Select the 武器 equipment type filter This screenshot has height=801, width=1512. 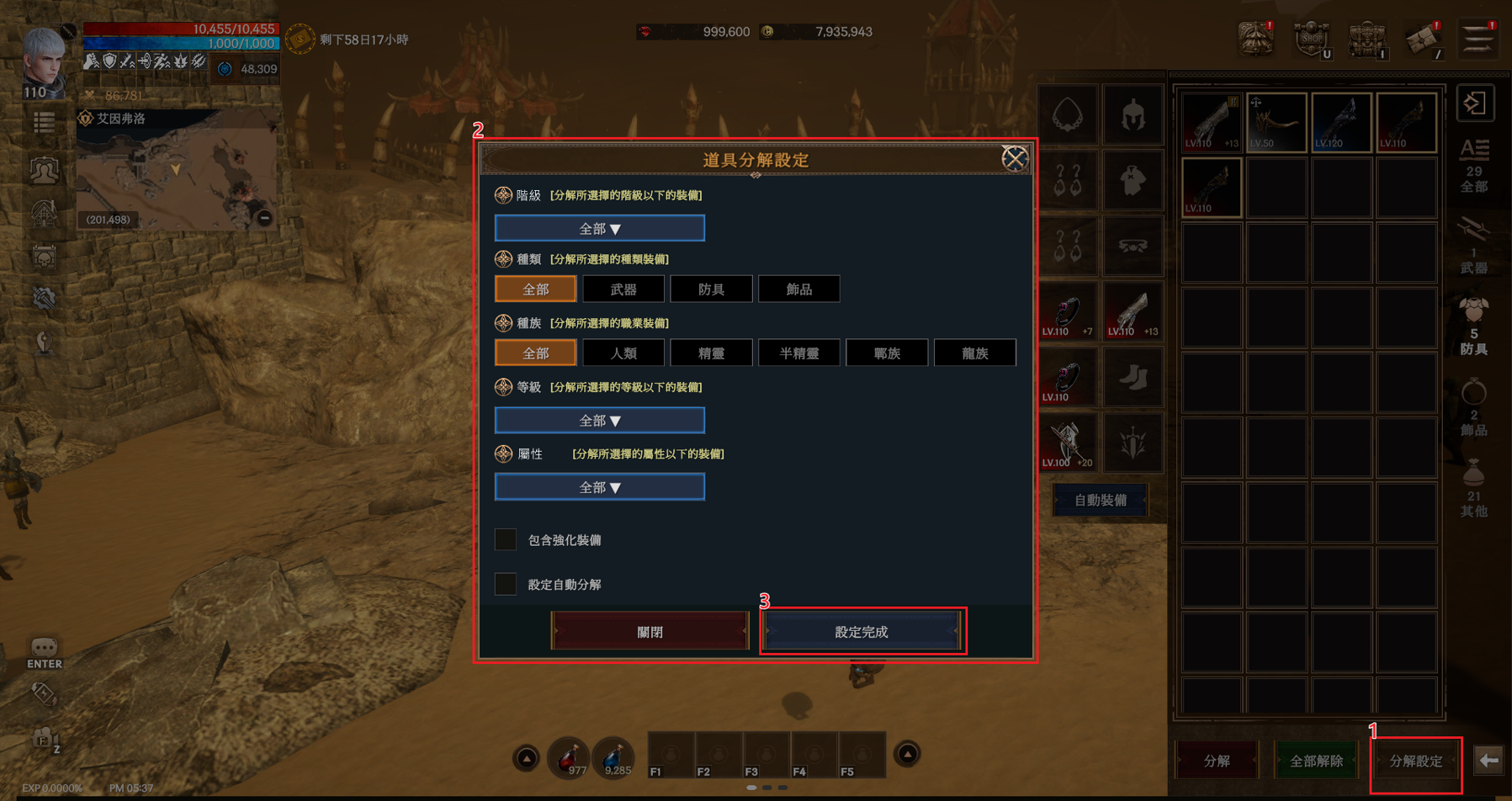click(623, 289)
